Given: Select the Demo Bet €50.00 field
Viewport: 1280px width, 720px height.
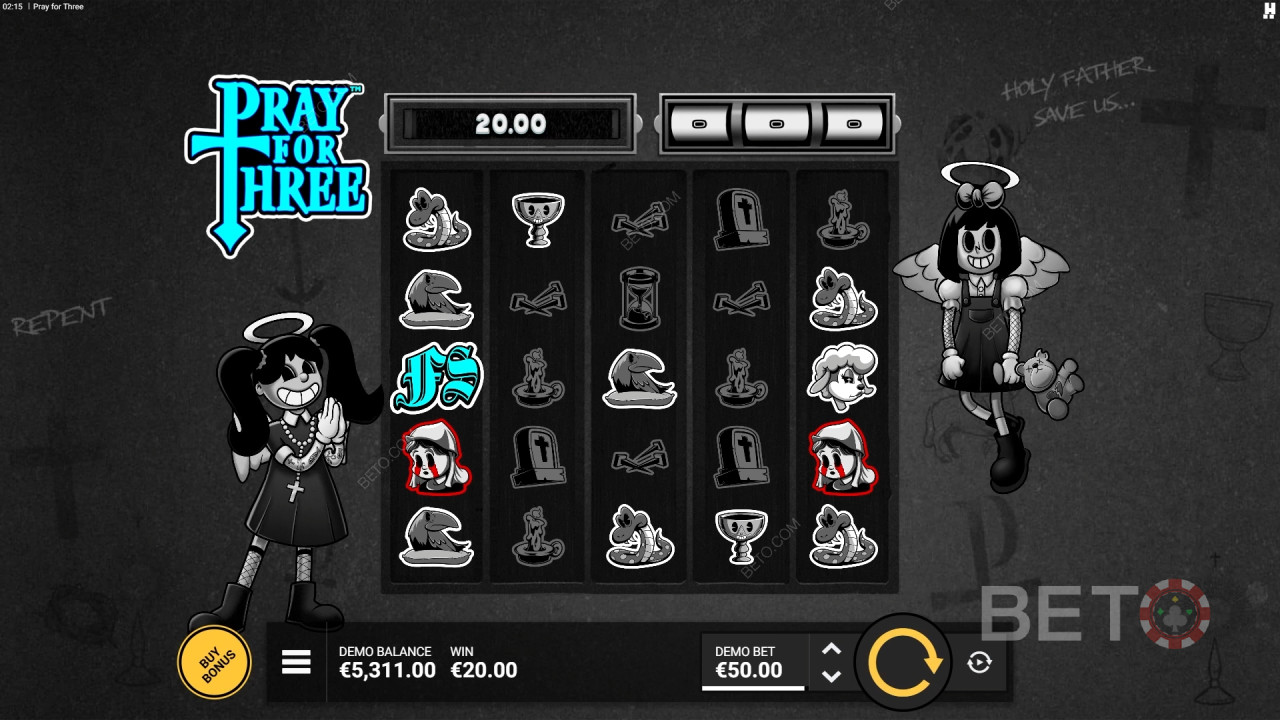Looking at the screenshot, I should point(752,662).
